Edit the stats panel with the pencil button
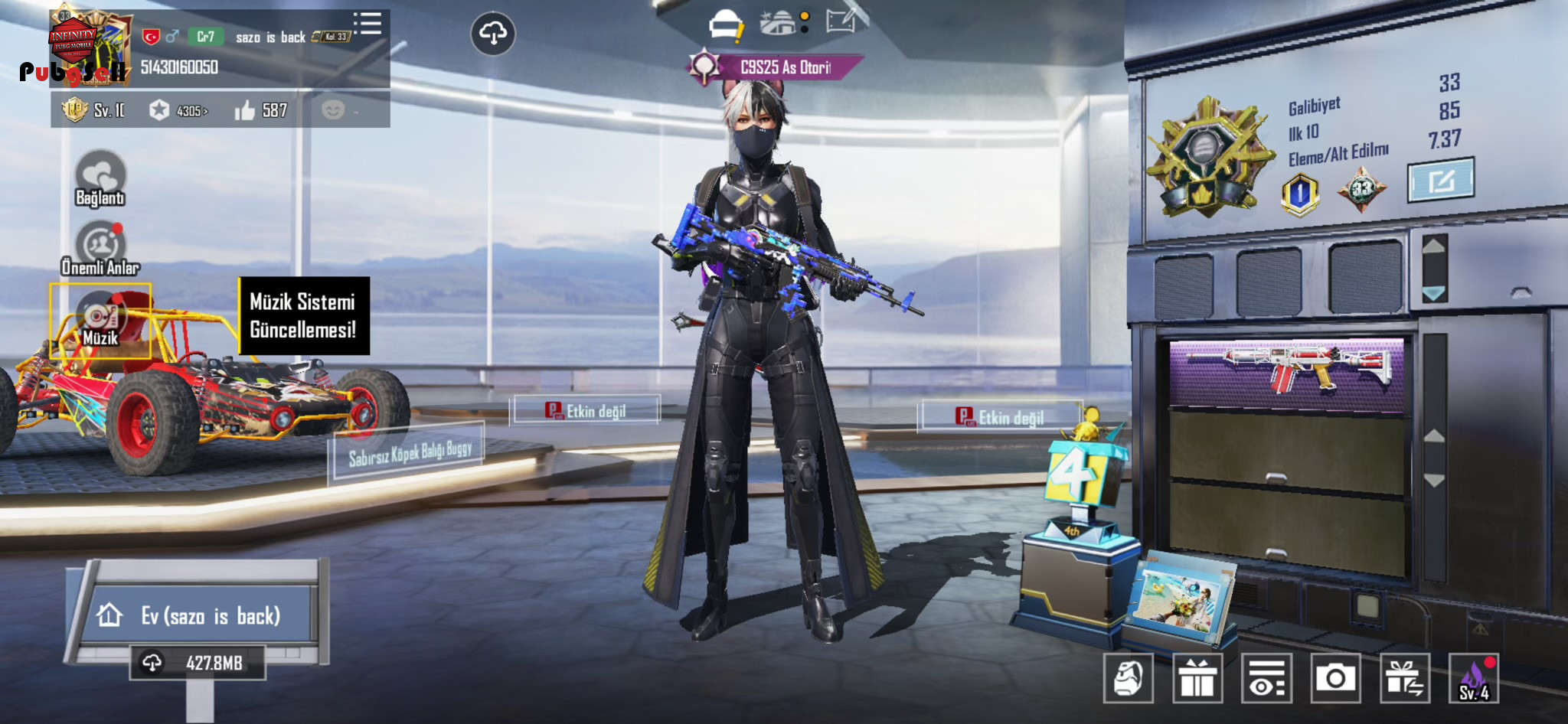Viewport: 1568px width, 724px height. [x=1440, y=181]
